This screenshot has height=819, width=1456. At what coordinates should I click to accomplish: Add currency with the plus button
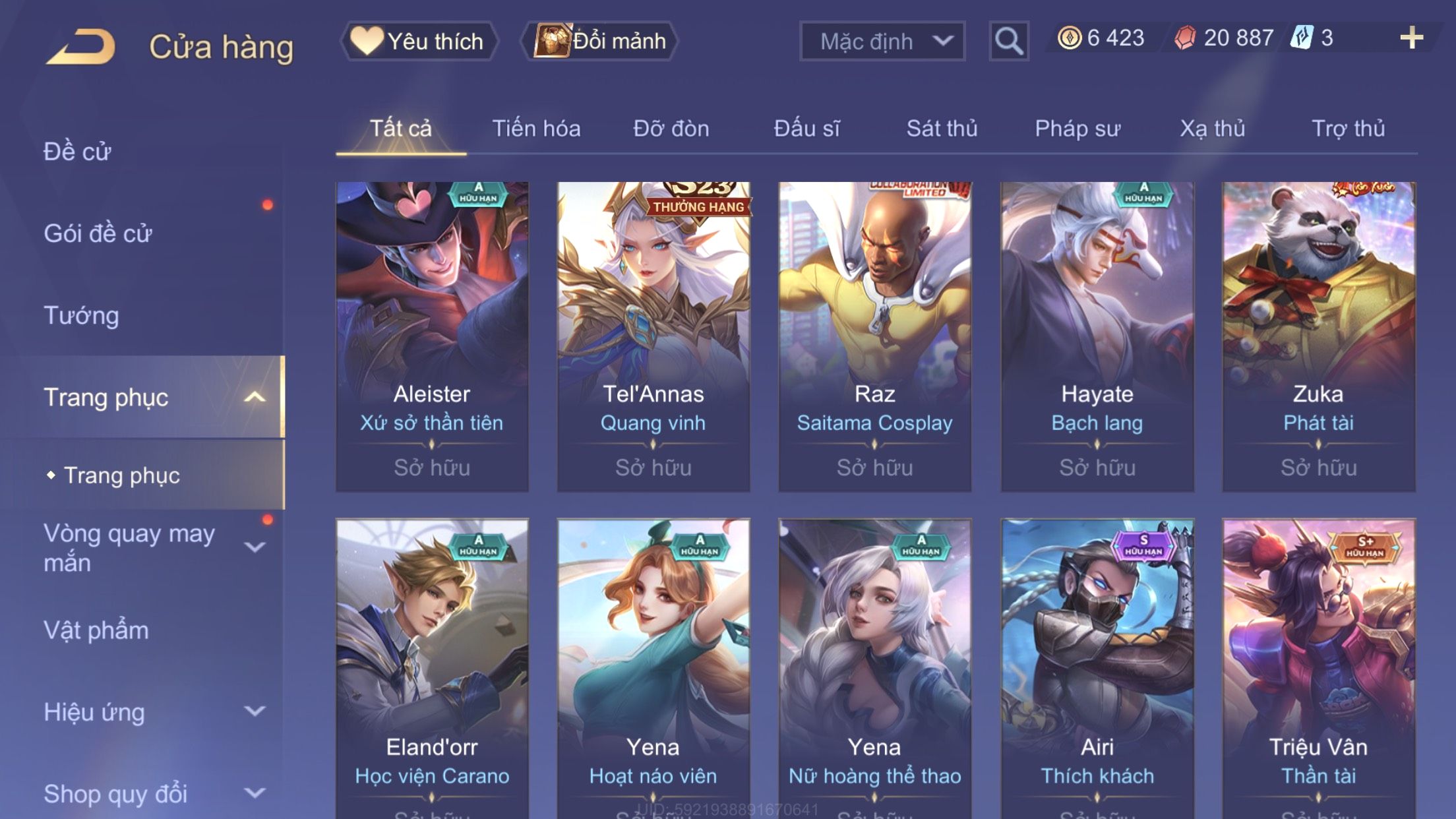click(x=1411, y=38)
